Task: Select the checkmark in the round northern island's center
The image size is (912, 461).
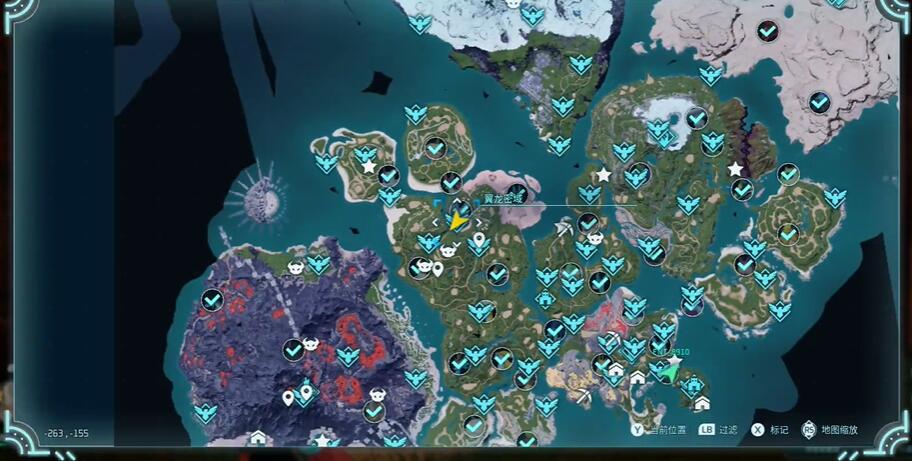Action: point(435,148)
